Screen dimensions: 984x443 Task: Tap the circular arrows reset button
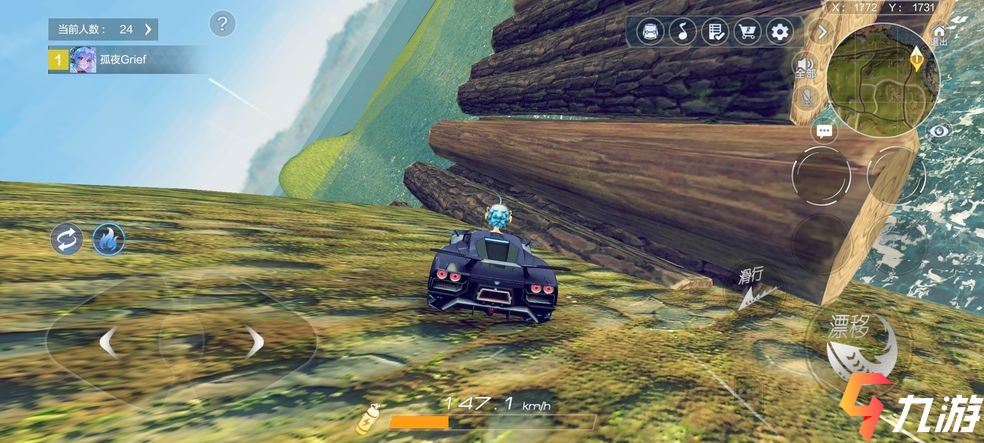[67, 240]
